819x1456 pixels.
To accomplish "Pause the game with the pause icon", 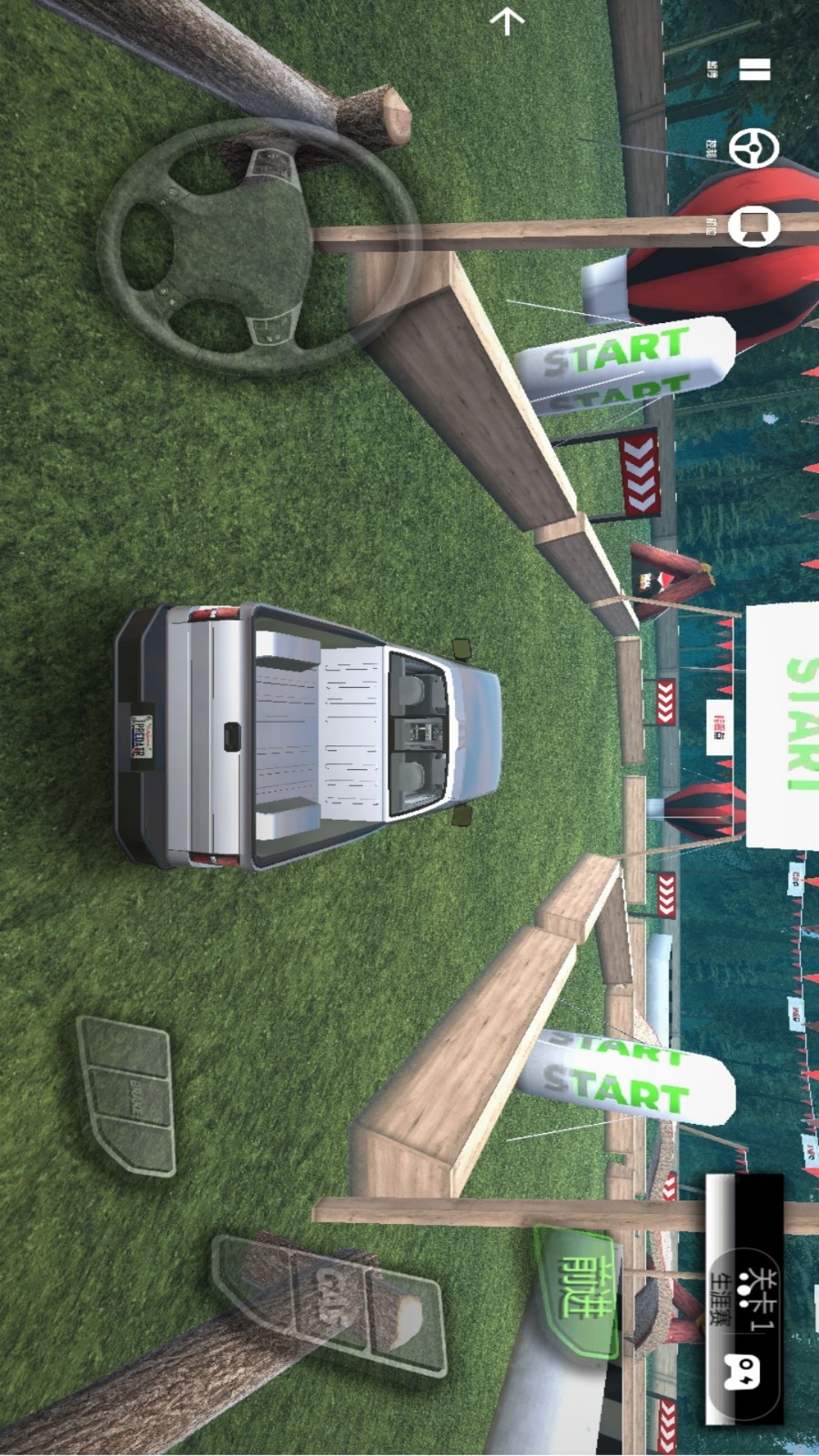I will [754, 70].
